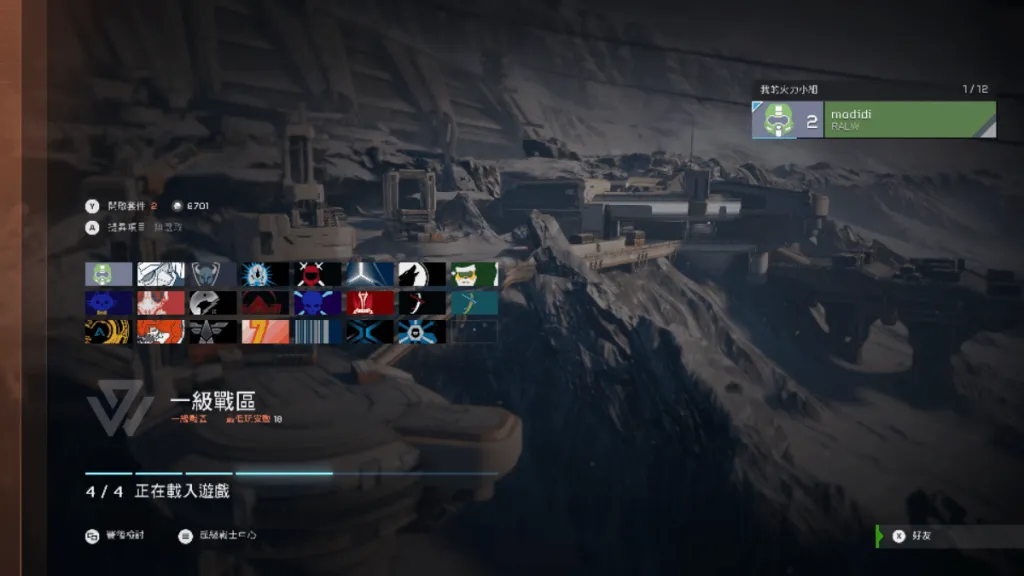The height and width of the screenshot is (576, 1024).
Task: Pick the red helmet with crossed swords emblem
Action: tap(317, 274)
